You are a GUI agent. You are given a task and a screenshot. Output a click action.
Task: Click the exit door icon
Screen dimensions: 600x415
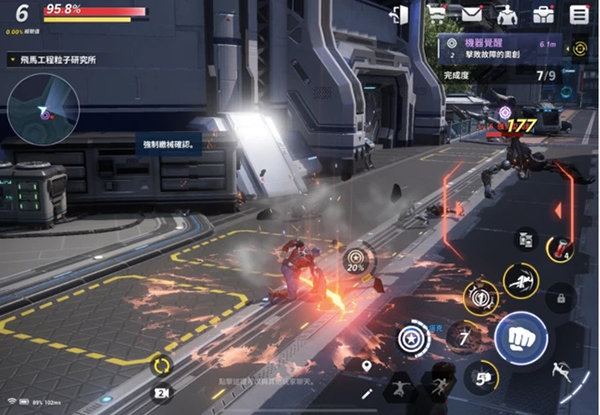point(400,14)
